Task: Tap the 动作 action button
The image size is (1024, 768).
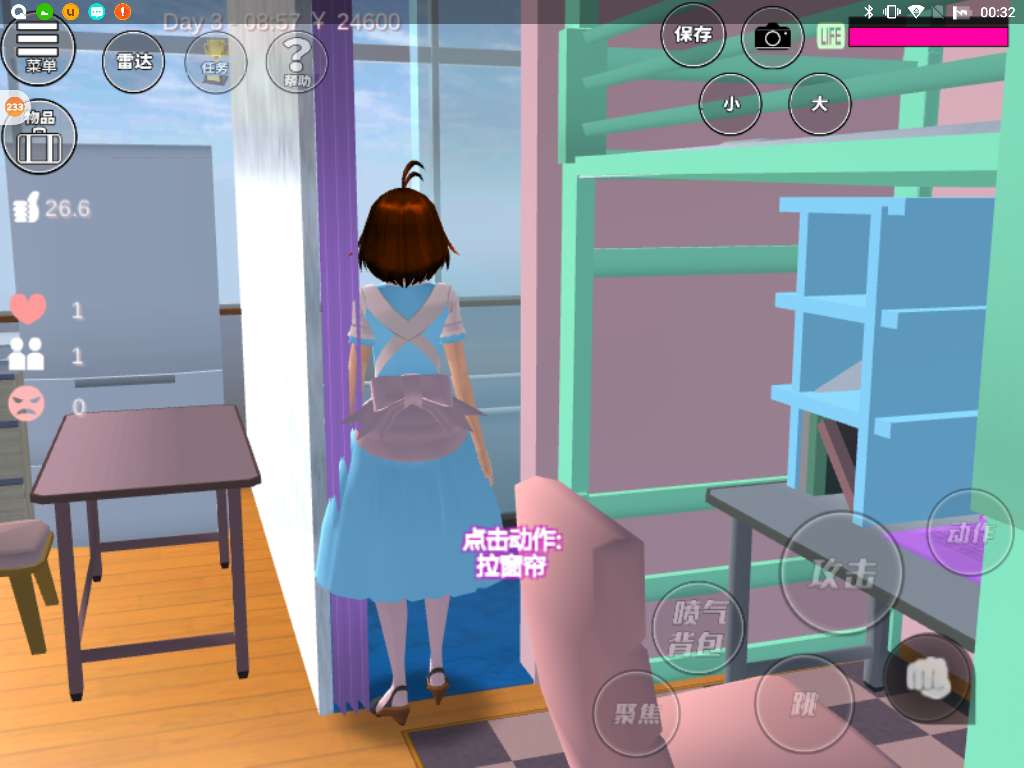Action: pos(969,532)
